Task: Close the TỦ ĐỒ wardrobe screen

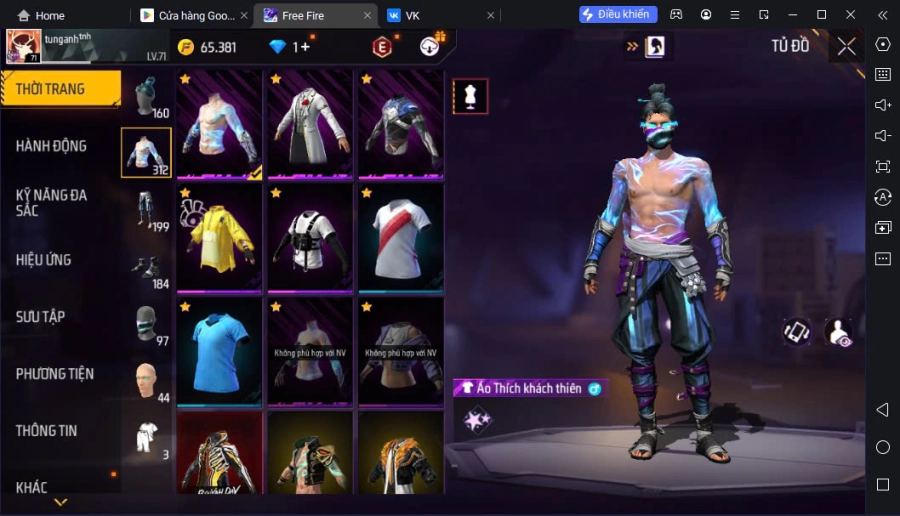Action: click(x=846, y=46)
